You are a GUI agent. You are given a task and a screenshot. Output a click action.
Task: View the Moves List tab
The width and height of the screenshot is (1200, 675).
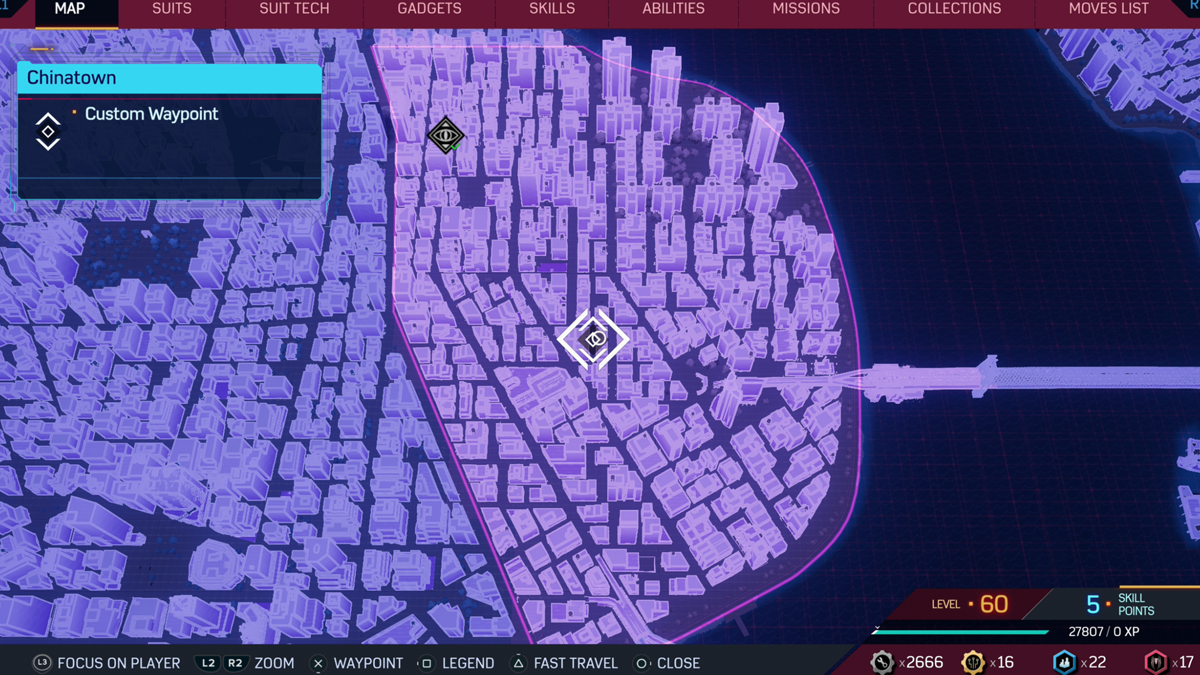(1108, 9)
